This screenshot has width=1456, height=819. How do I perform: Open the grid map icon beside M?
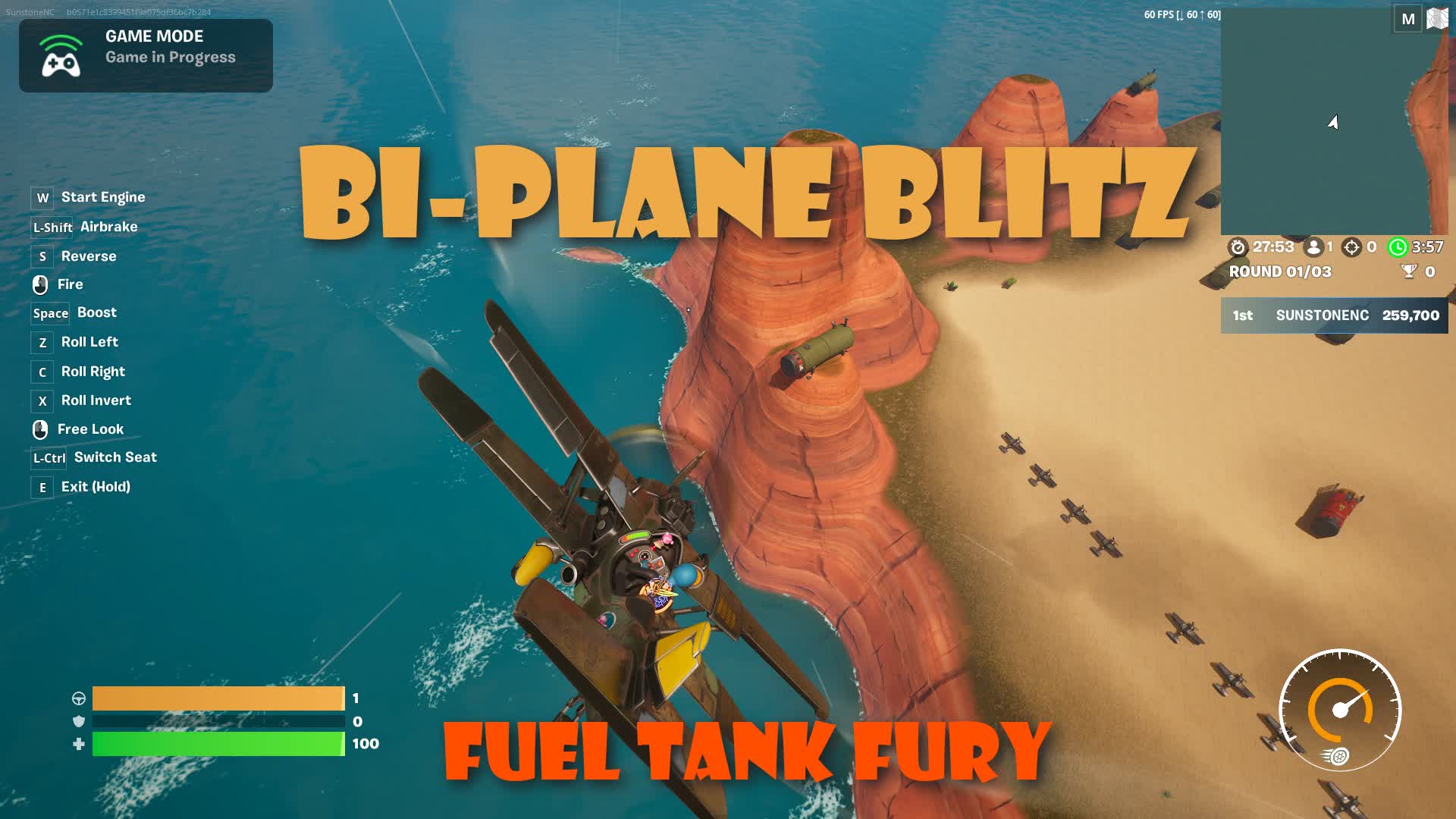[x=1437, y=19]
